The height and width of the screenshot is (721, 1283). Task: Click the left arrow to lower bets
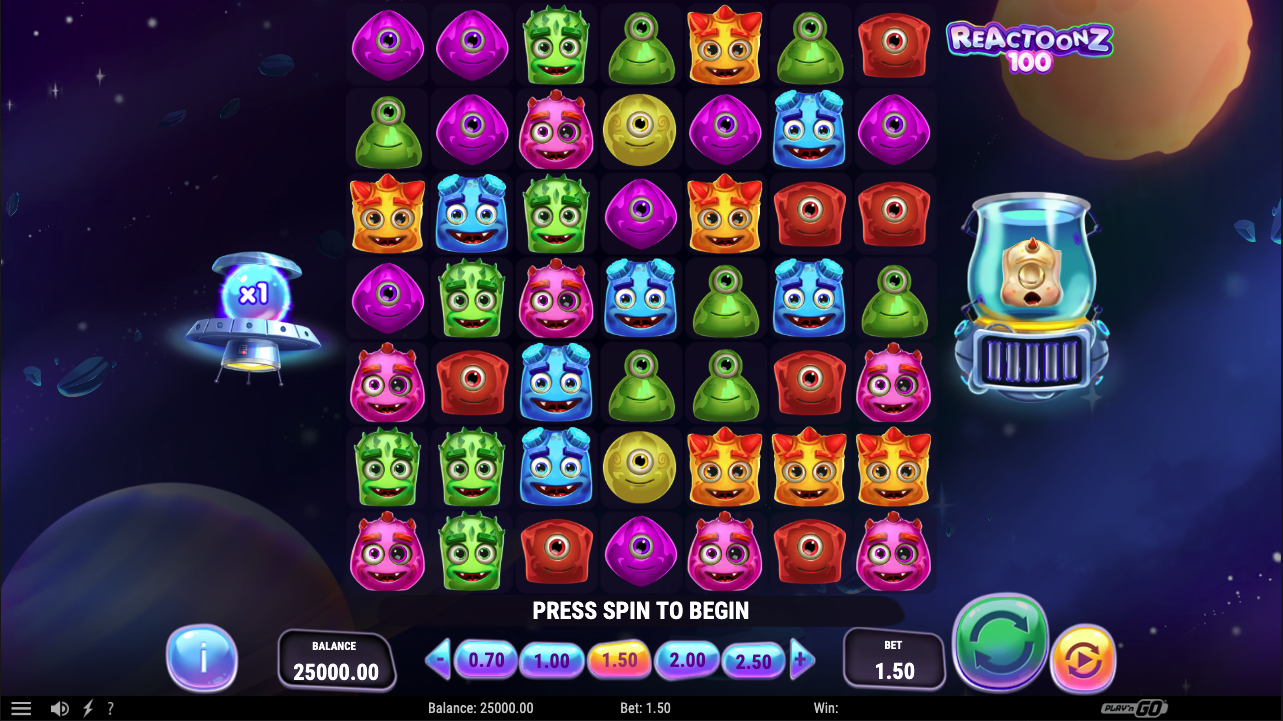click(438, 659)
